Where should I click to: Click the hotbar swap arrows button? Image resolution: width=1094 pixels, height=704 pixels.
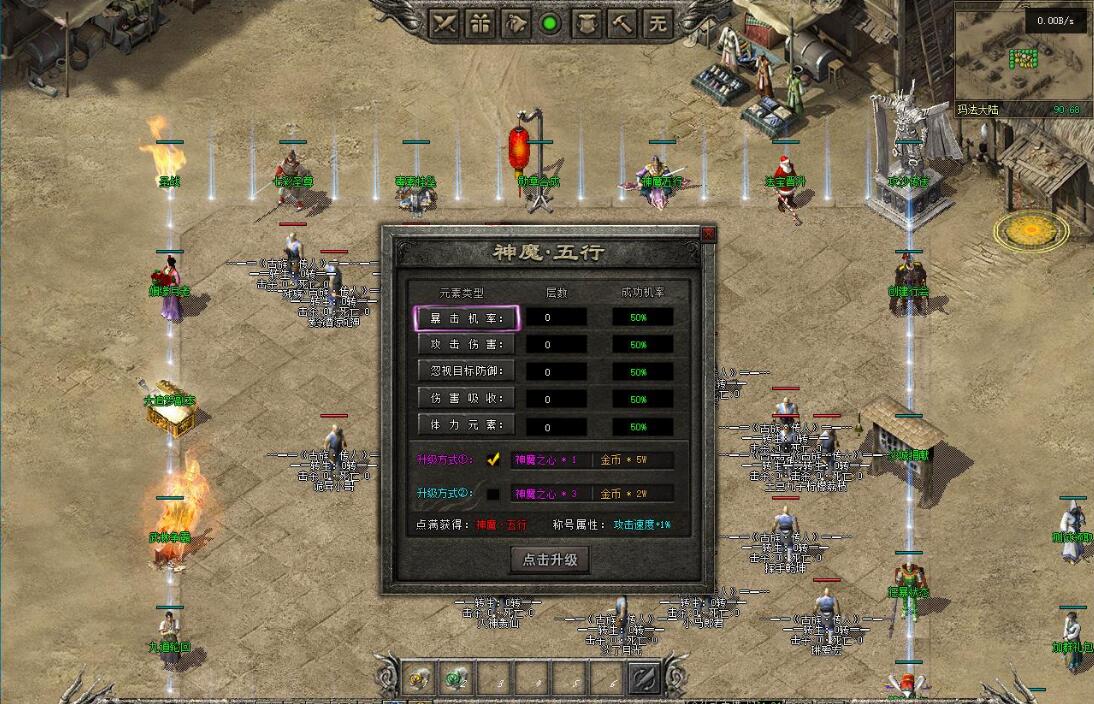642,679
